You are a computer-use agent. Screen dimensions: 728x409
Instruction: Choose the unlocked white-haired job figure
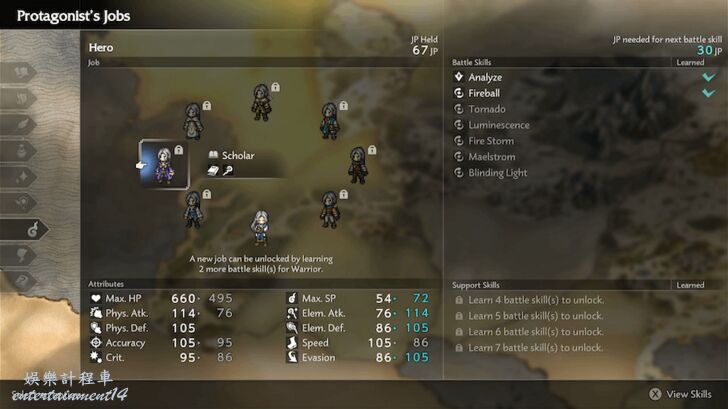260,227
